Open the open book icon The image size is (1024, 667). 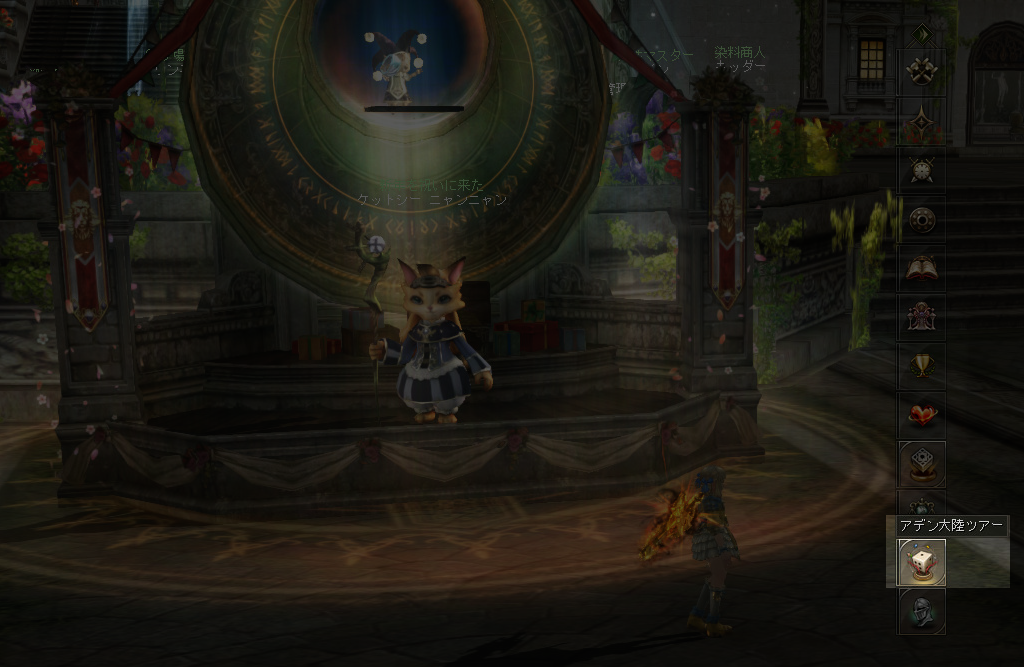pyautogui.click(x=921, y=269)
